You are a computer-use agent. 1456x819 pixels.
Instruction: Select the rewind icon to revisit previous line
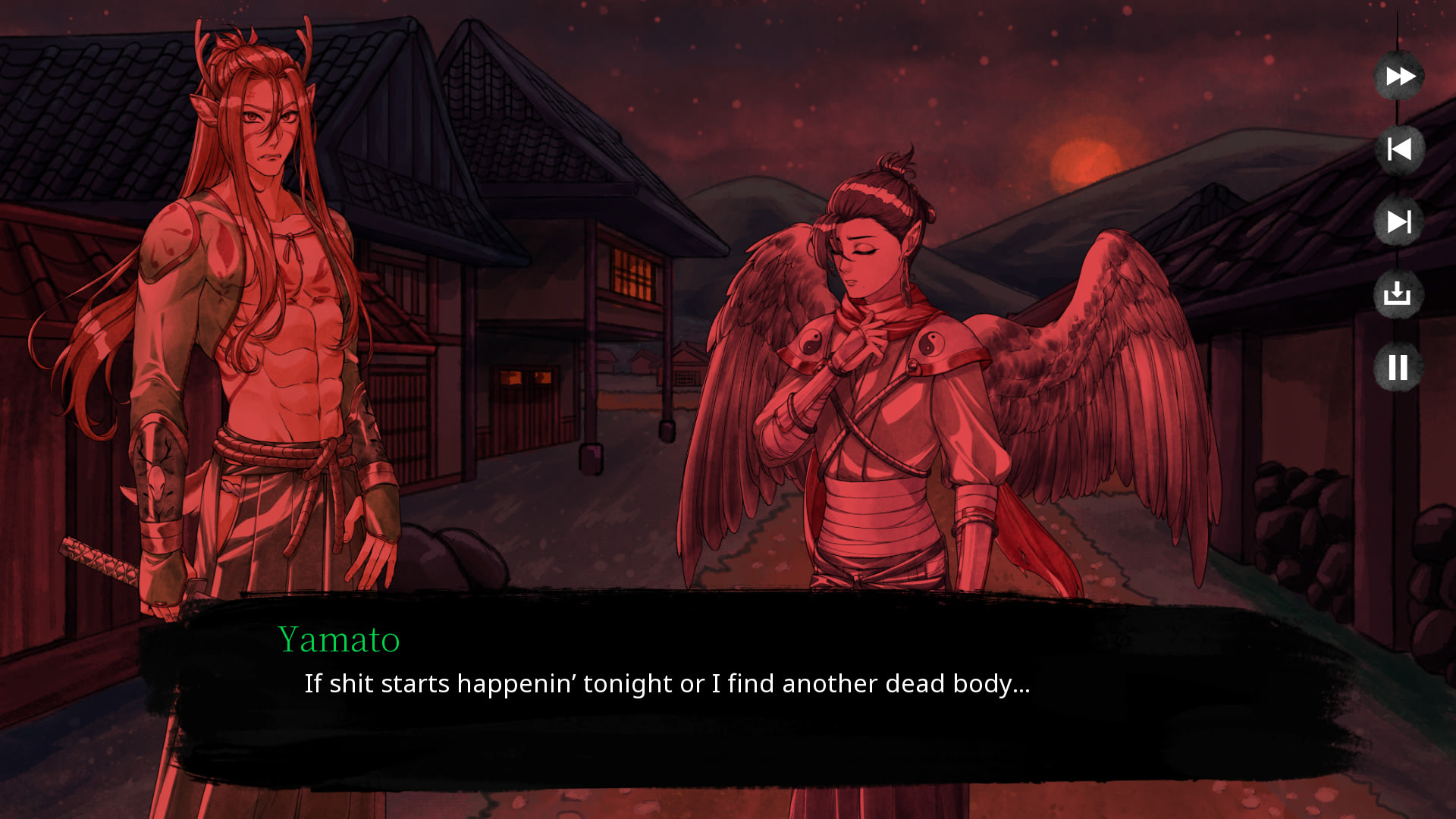(1399, 149)
